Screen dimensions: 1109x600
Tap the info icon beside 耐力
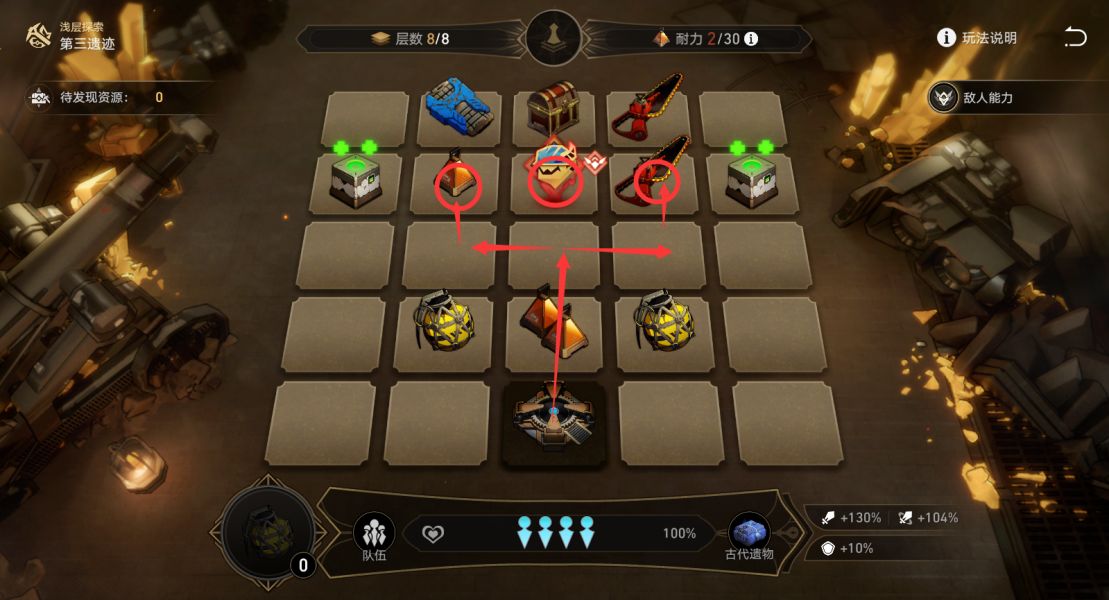[751, 39]
